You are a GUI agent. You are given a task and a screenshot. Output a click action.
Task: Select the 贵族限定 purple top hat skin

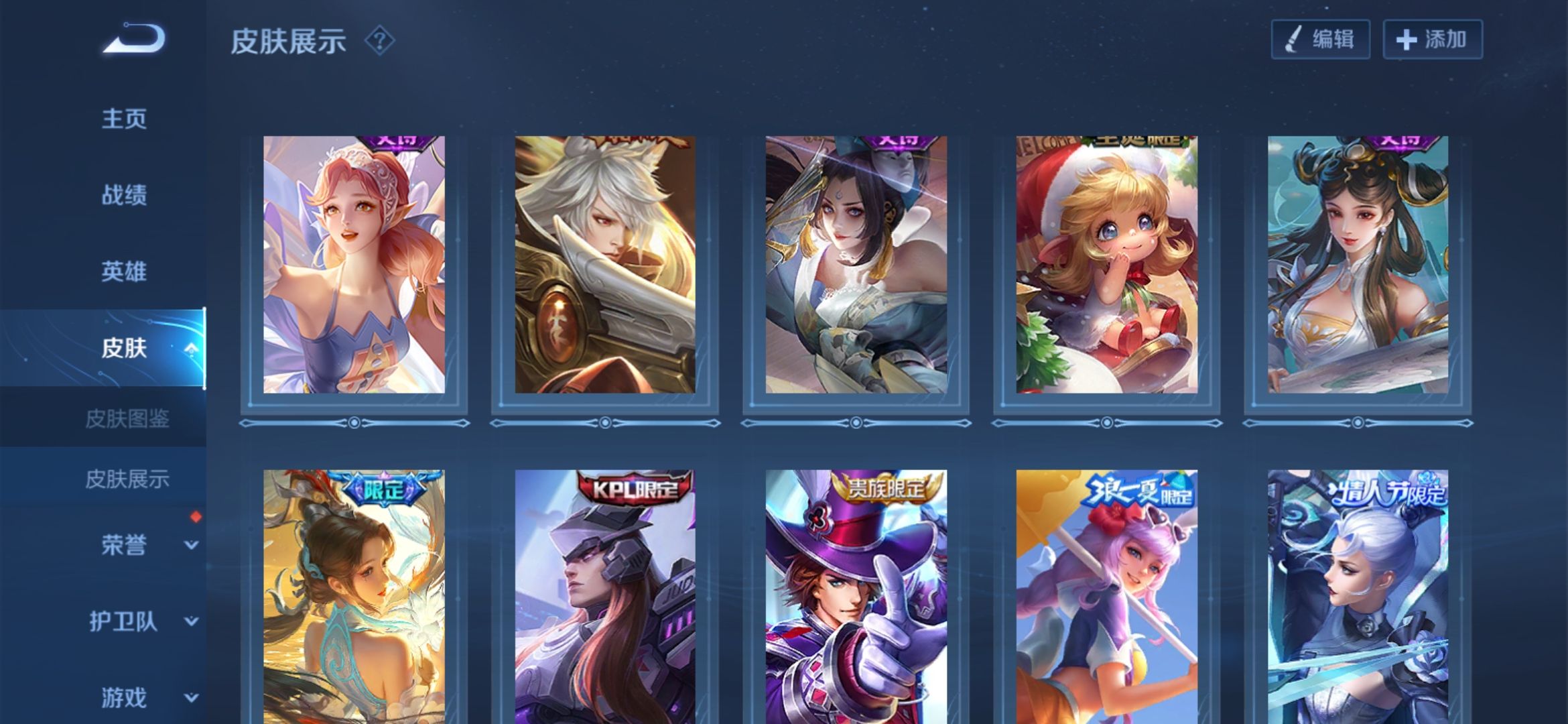tap(856, 597)
